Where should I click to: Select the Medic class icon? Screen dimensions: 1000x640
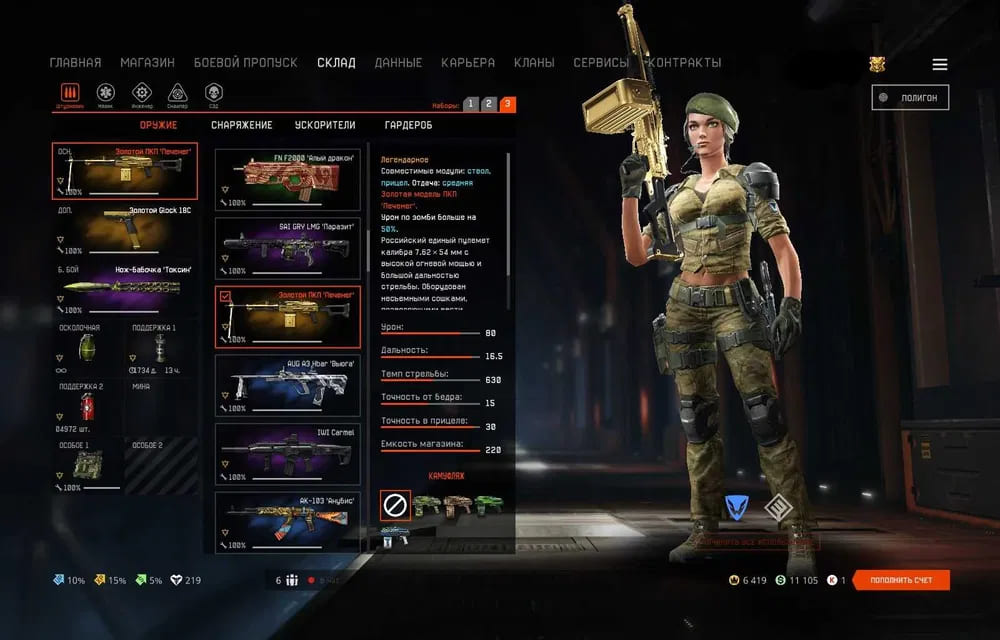(105, 93)
